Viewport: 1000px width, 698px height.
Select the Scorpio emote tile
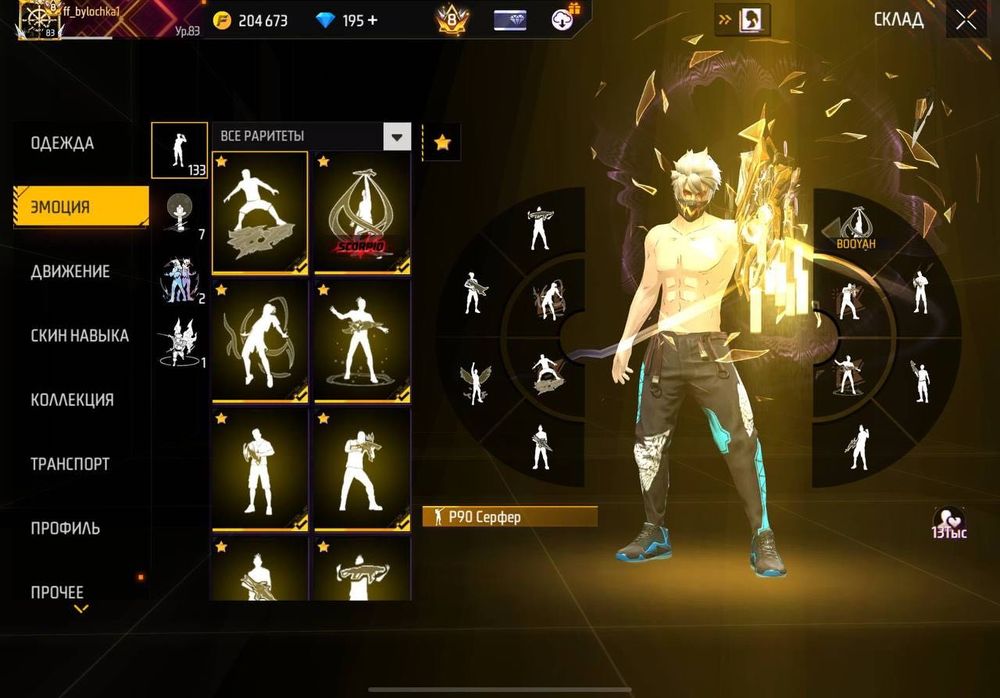click(x=362, y=213)
